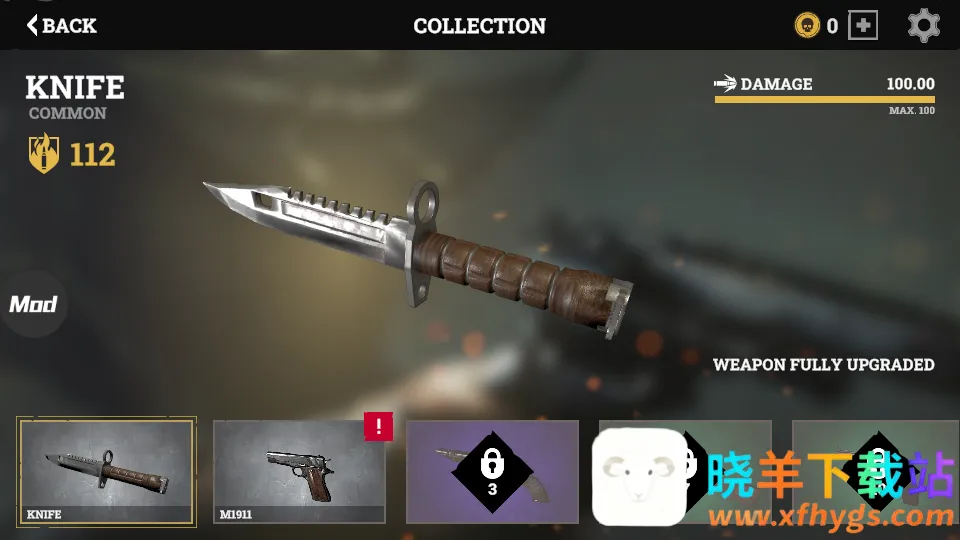Open the settings gear icon

(x=923, y=26)
